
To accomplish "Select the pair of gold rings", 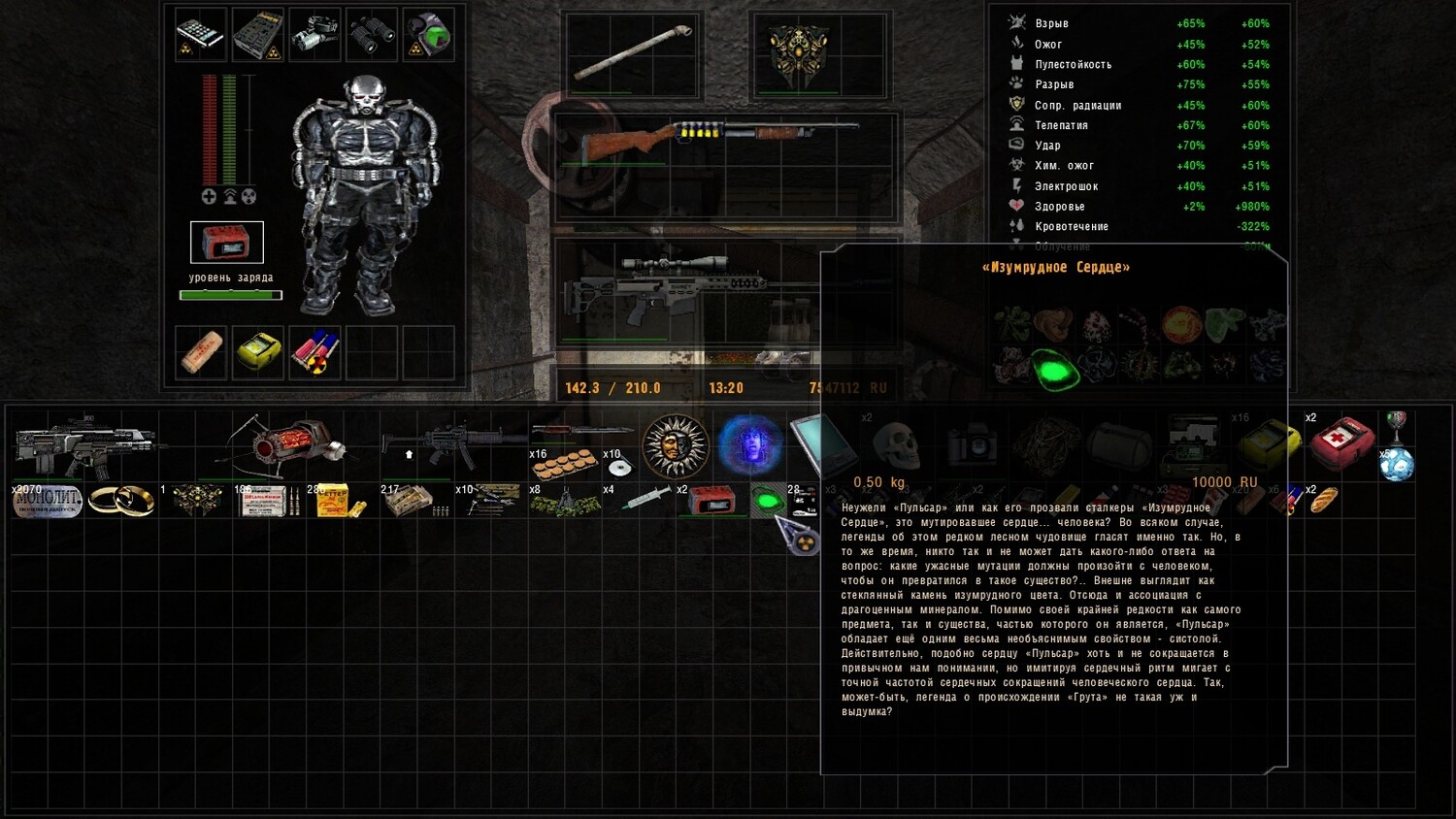I will pyautogui.click(x=121, y=501).
